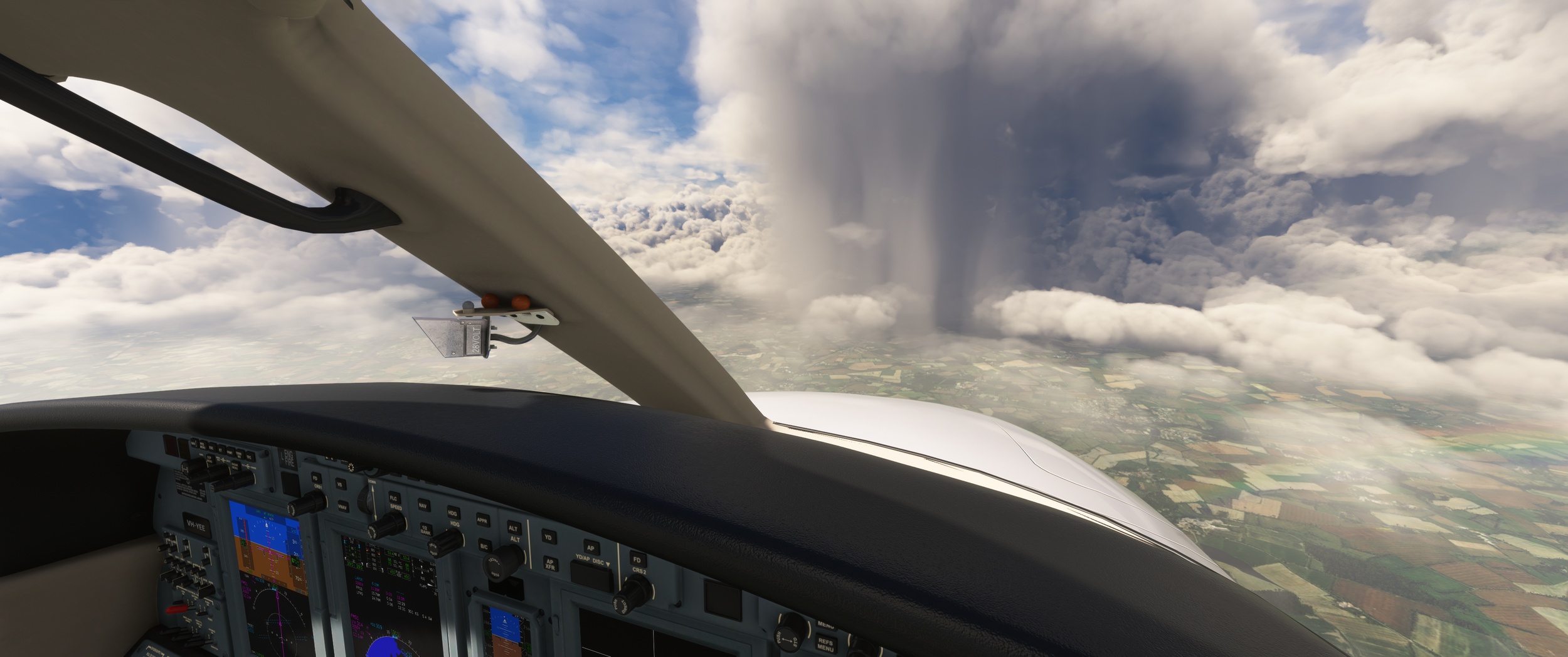This screenshot has width=1568, height=657.
Task: Activate the B/C back course button
Action: pyautogui.click(x=484, y=545)
